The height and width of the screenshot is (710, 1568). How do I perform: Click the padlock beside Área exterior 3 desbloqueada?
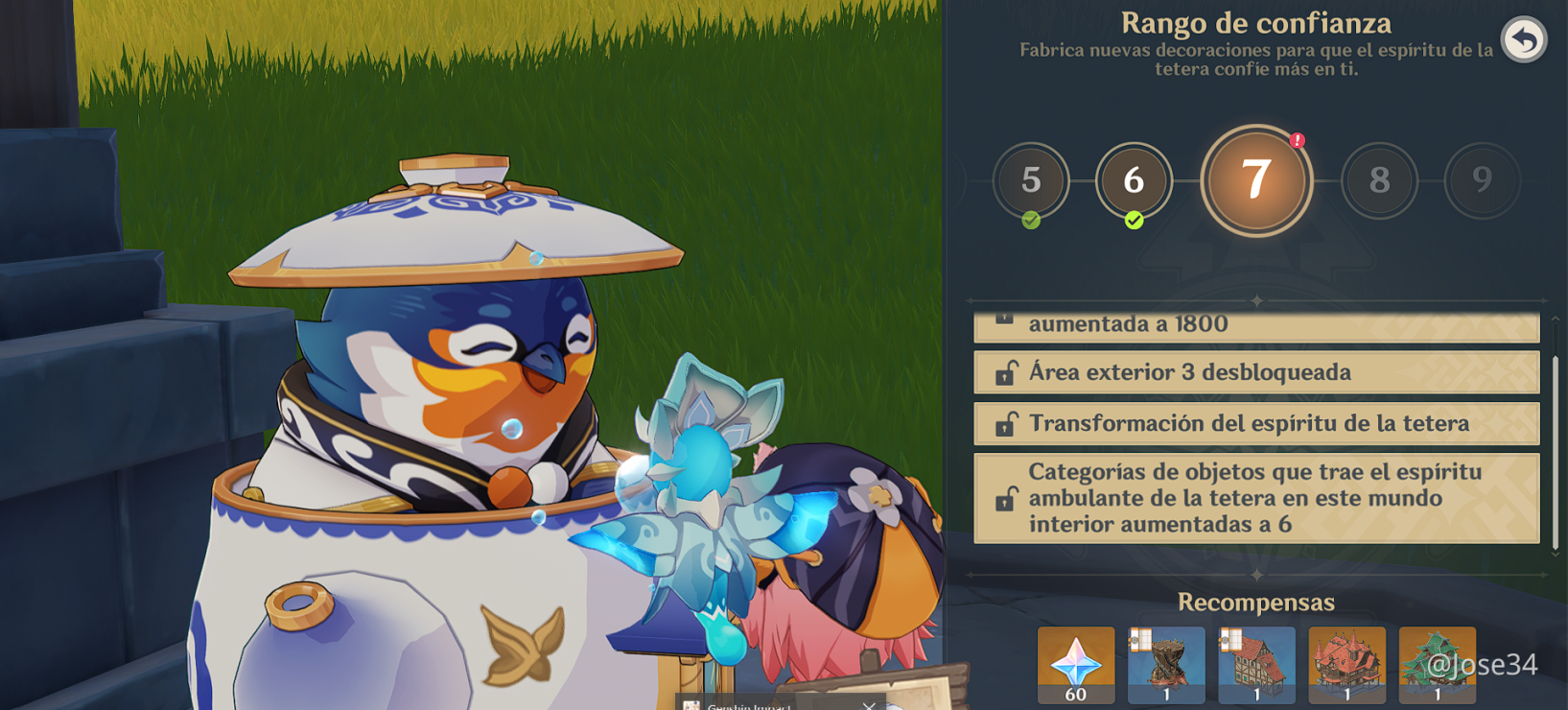tap(1003, 372)
